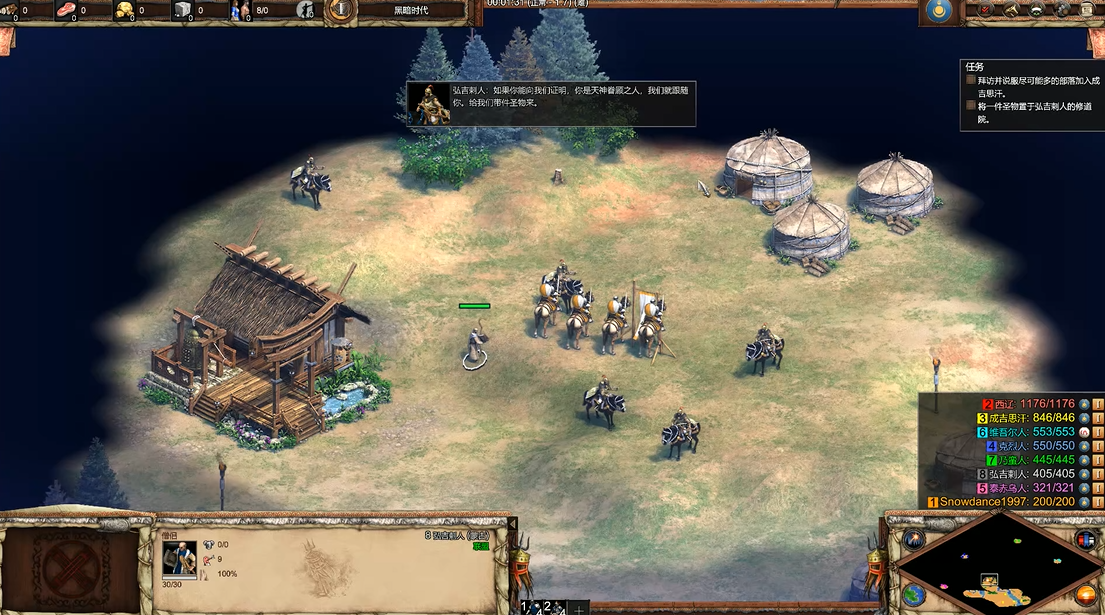This screenshot has width=1105, height=615.
Task: Toggle the minimap combat signal button
Action: point(913,539)
